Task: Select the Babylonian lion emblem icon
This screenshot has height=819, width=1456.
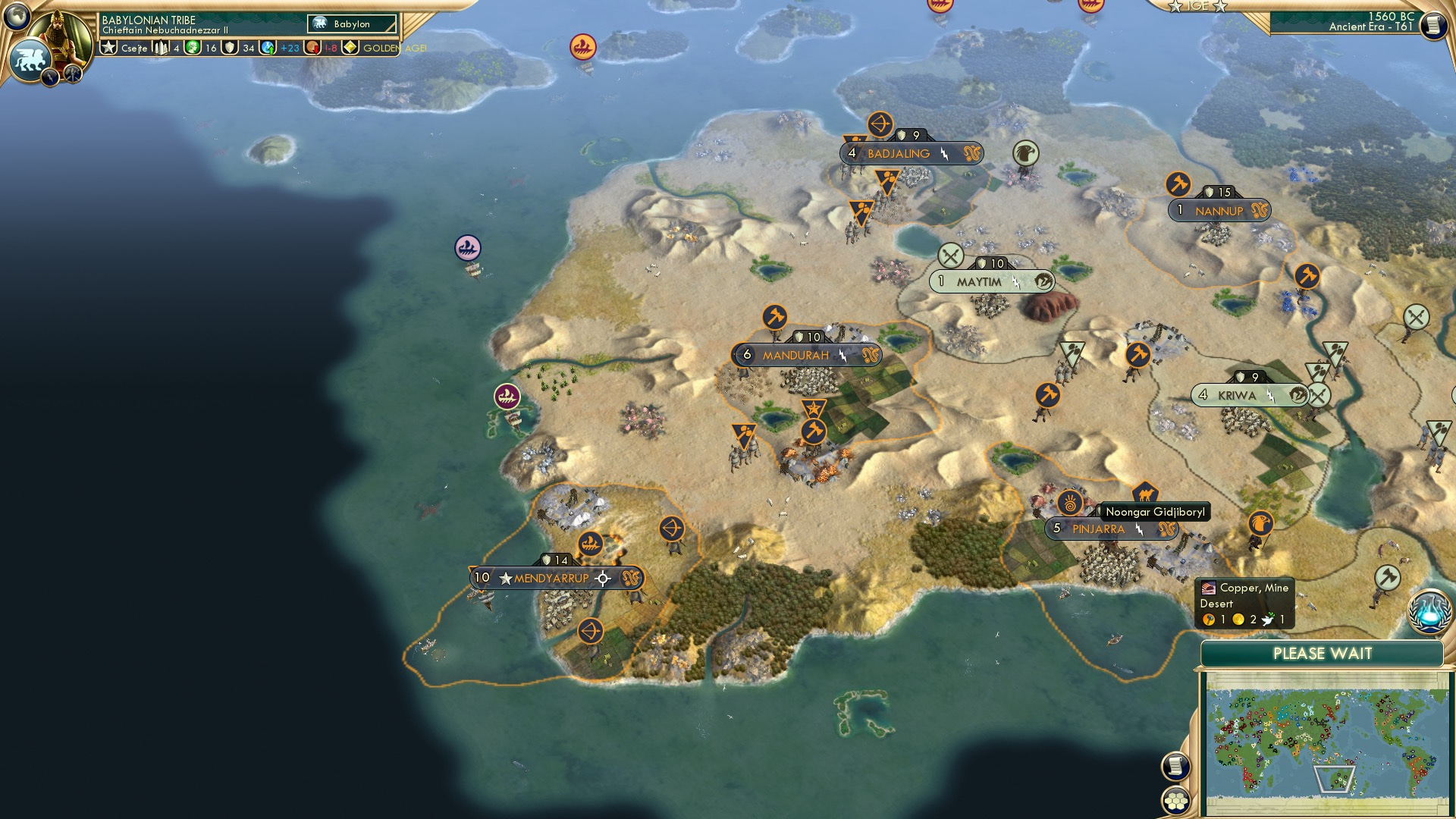Action: click(33, 58)
